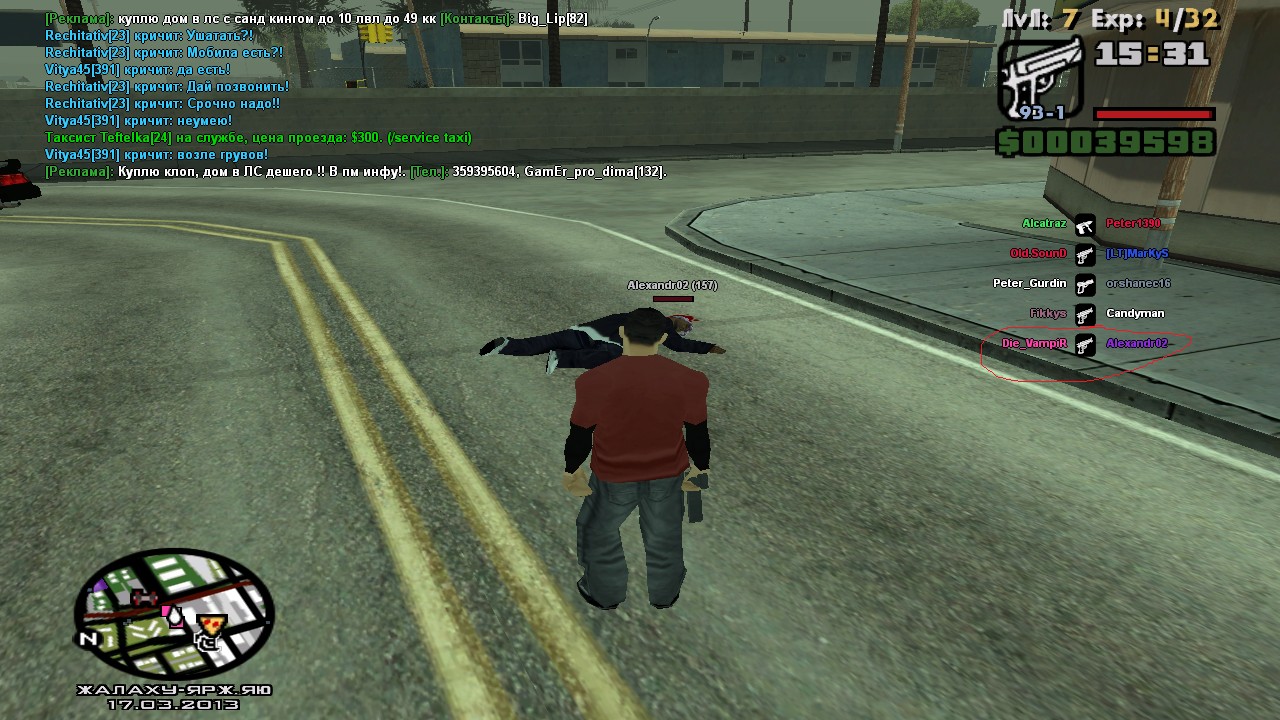This screenshot has width=1280, height=720.
Task: Choose [LT]MarKyS in the kill feed
Action: (x=1137, y=254)
